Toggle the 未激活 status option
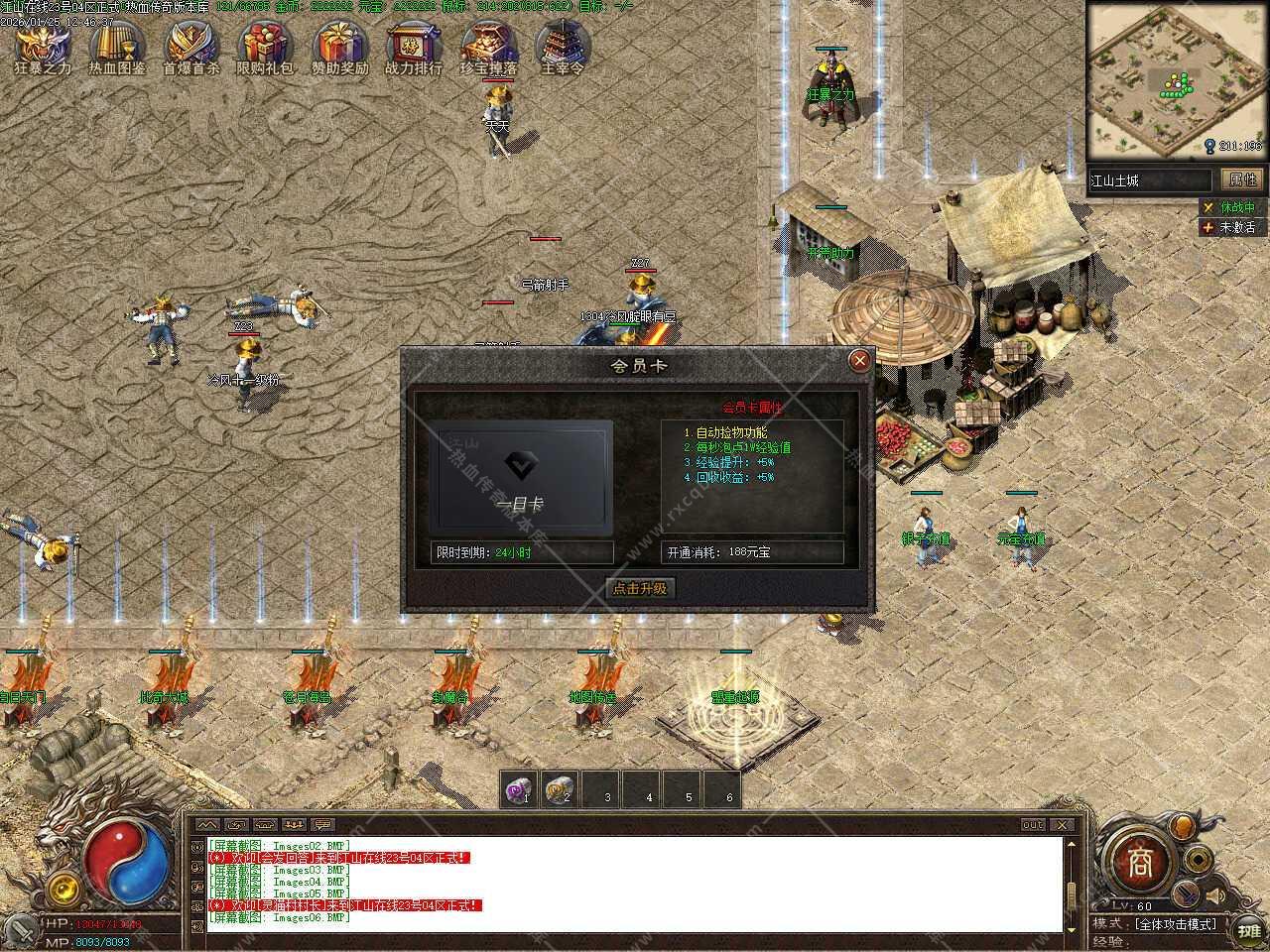Screen dimensions: 1270x952 pyautogui.click(x=1228, y=227)
